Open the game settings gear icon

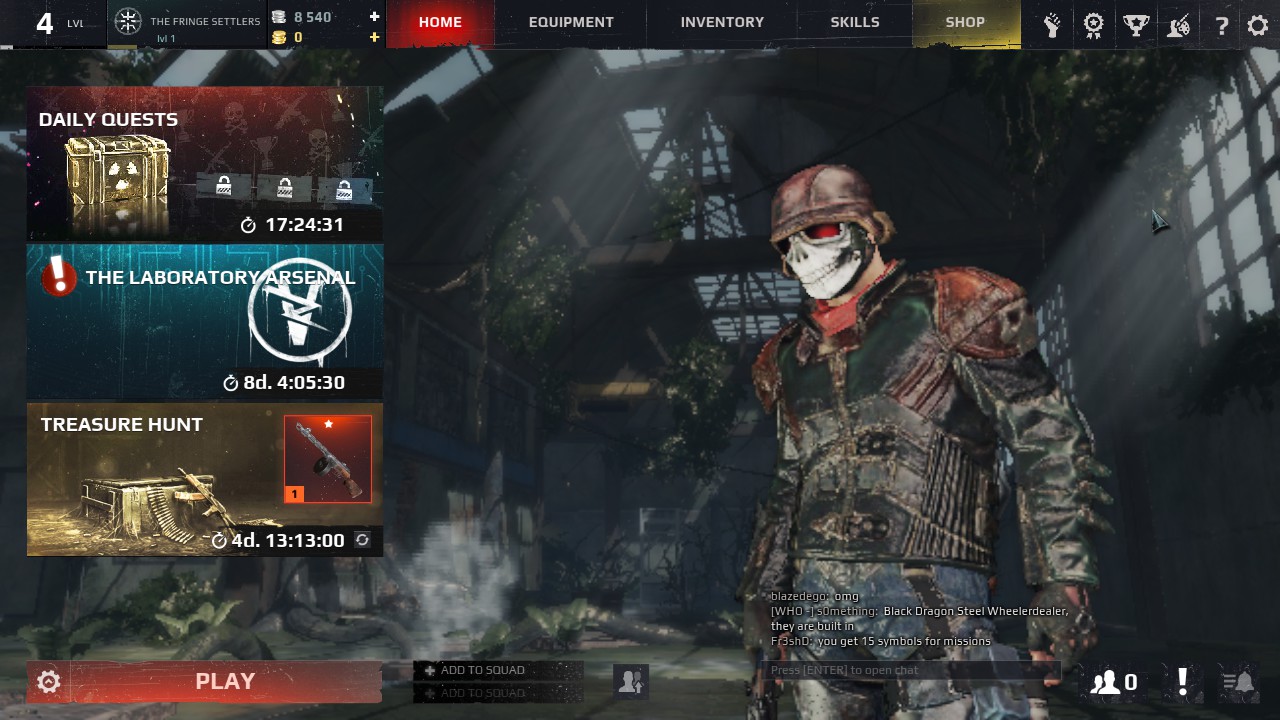[1257, 25]
